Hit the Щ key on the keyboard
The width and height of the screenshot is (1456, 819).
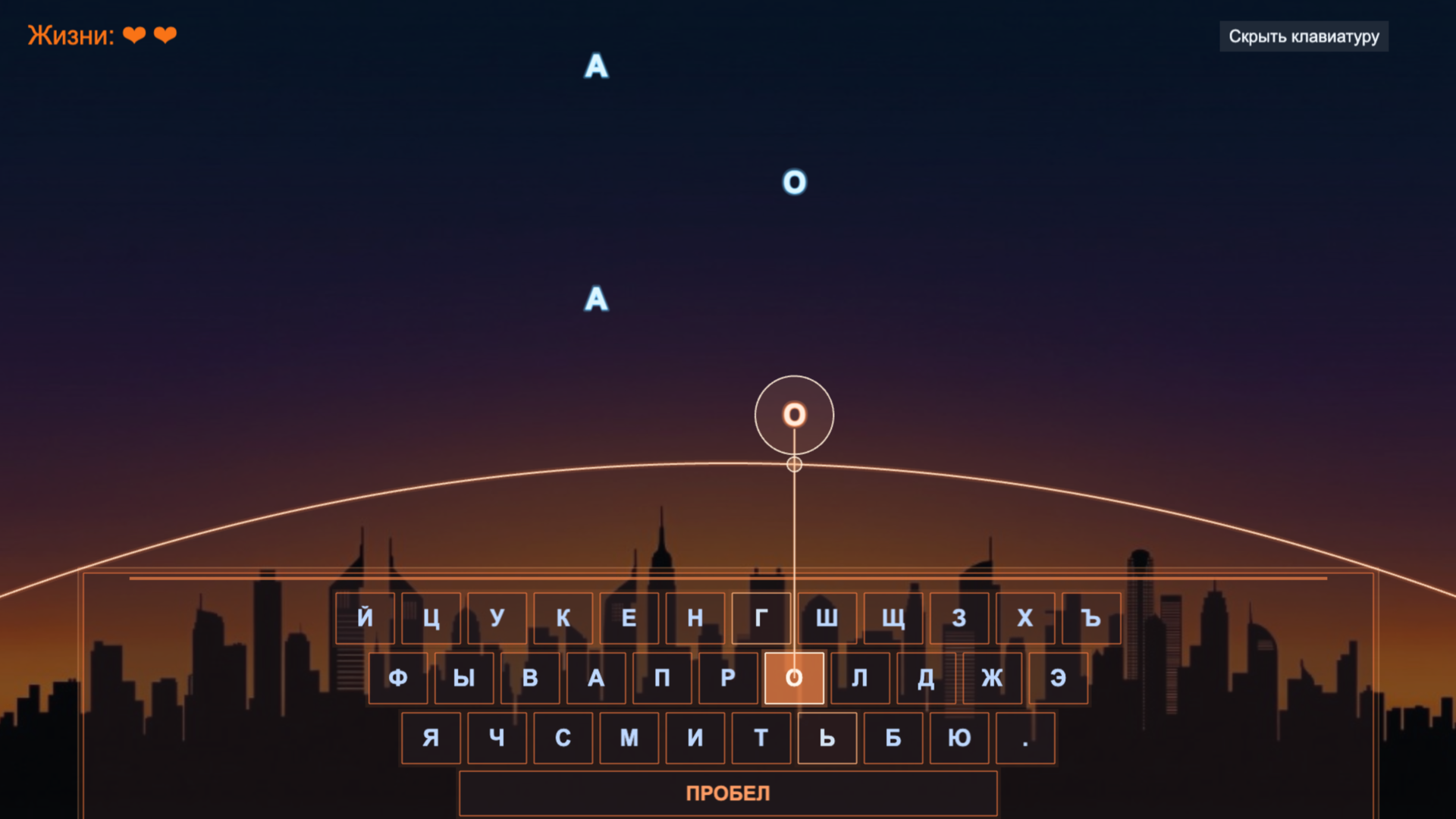[894, 617]
